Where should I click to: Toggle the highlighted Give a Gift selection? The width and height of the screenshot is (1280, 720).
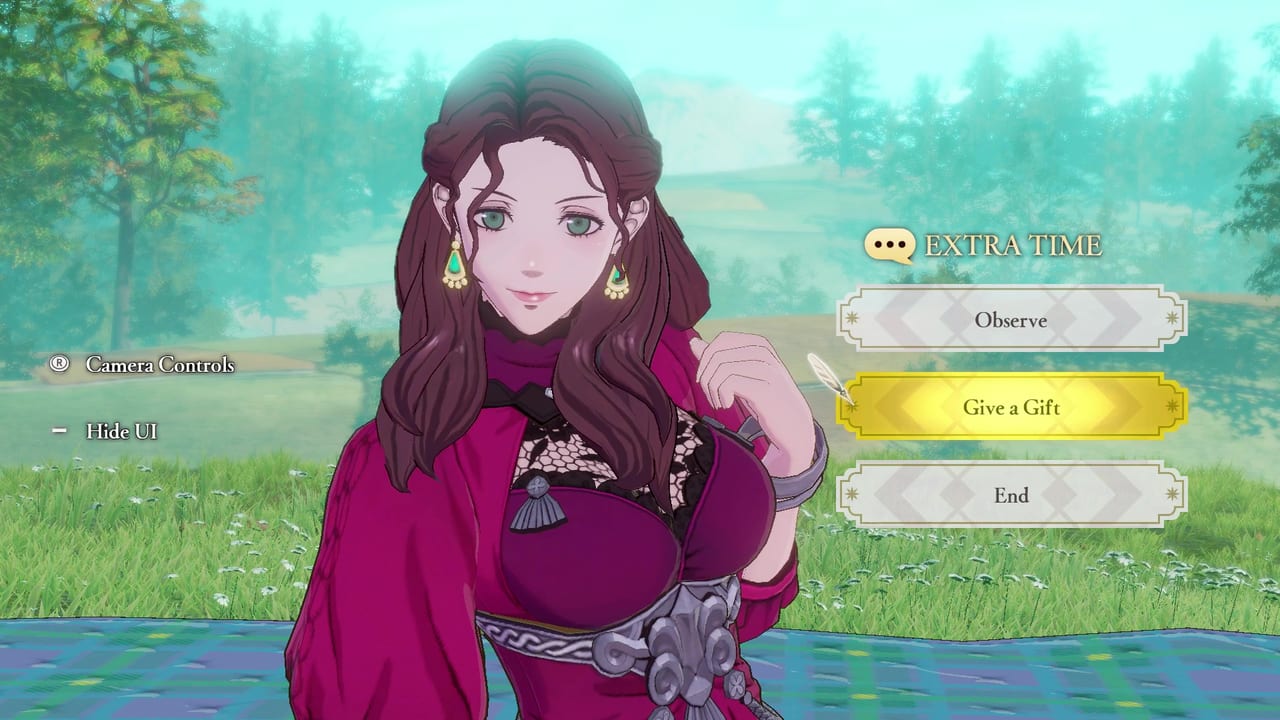point(1013,407)
